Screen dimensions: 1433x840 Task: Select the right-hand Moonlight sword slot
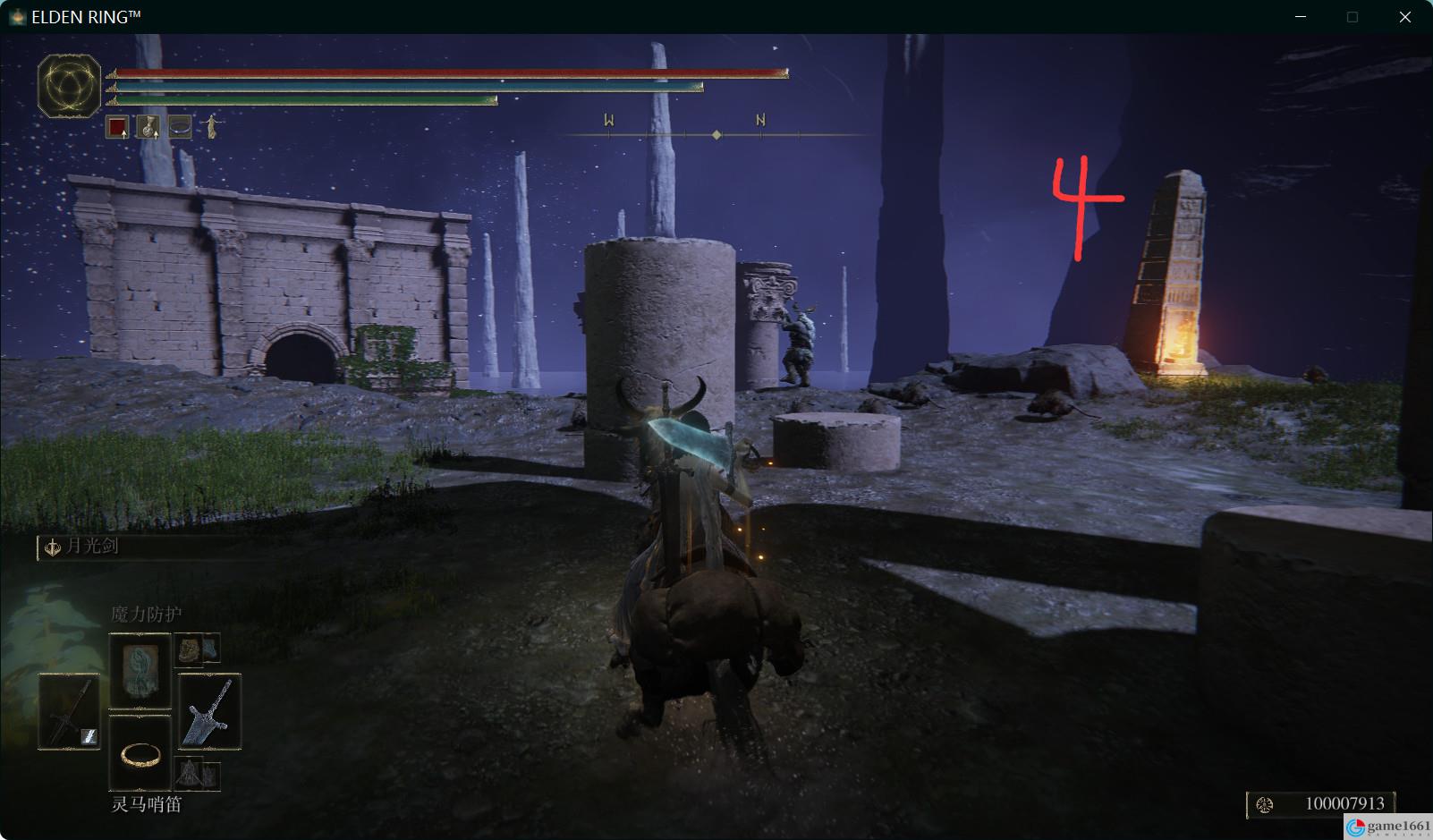pyautogui.click(x=209, y=712)
